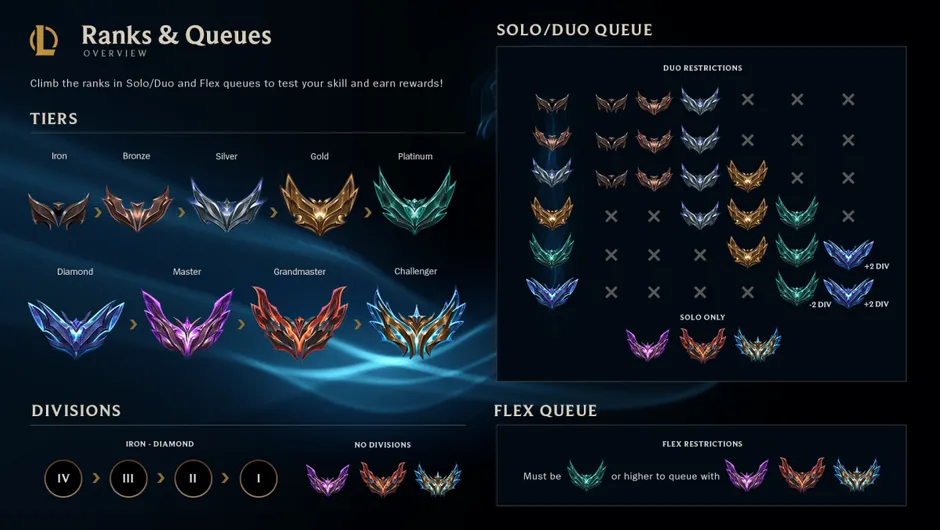Viewport: 940px width, 530px height.
Task: Select the labeled Gold tier emblem
Action: (319, 203)
